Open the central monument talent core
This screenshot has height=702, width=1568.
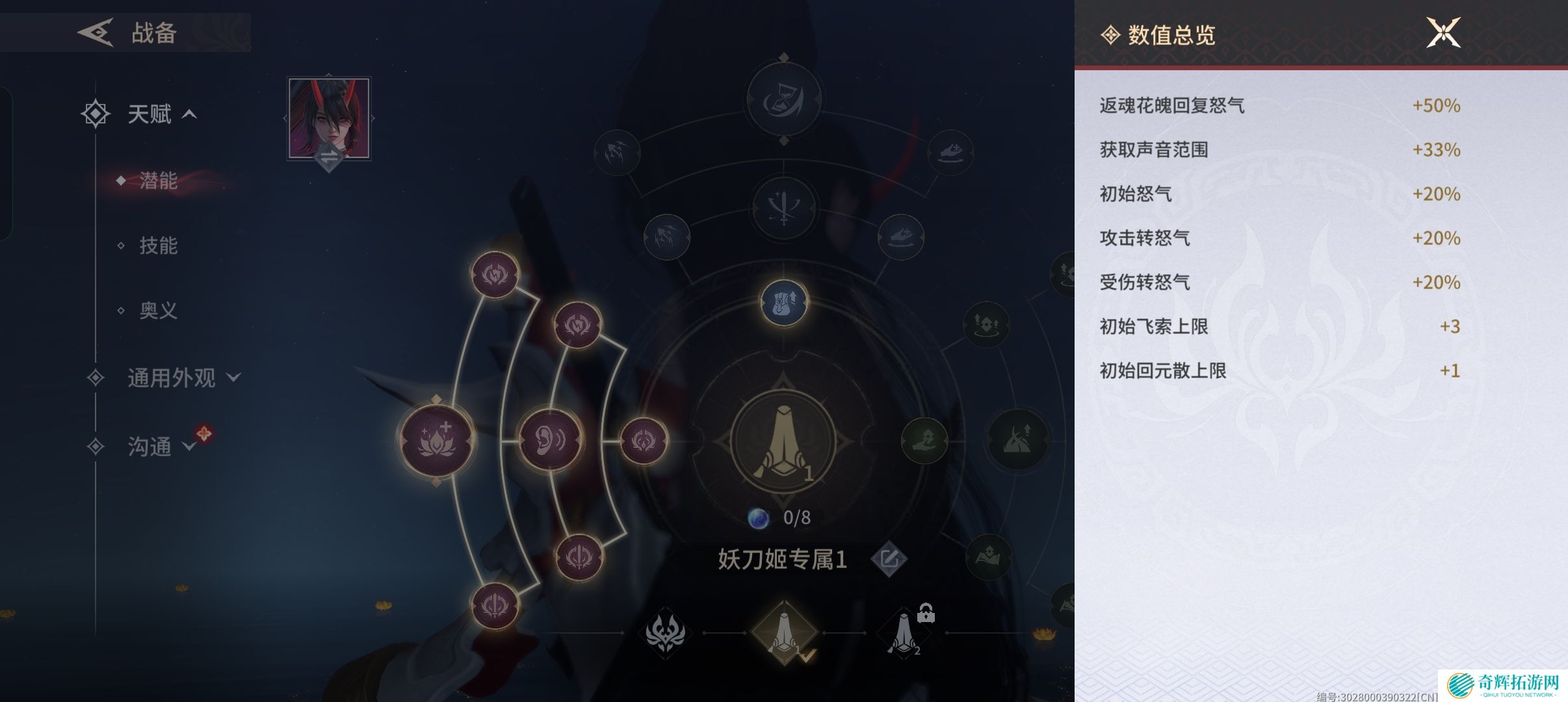coord(783,441)
